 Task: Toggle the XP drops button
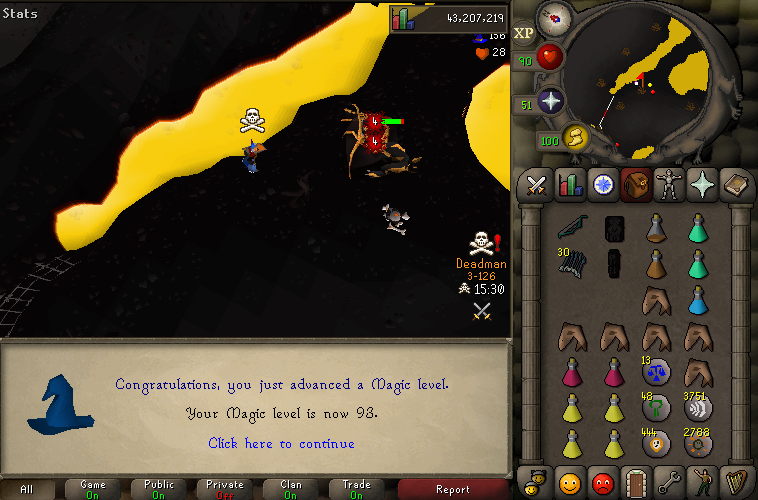[524, 33]
